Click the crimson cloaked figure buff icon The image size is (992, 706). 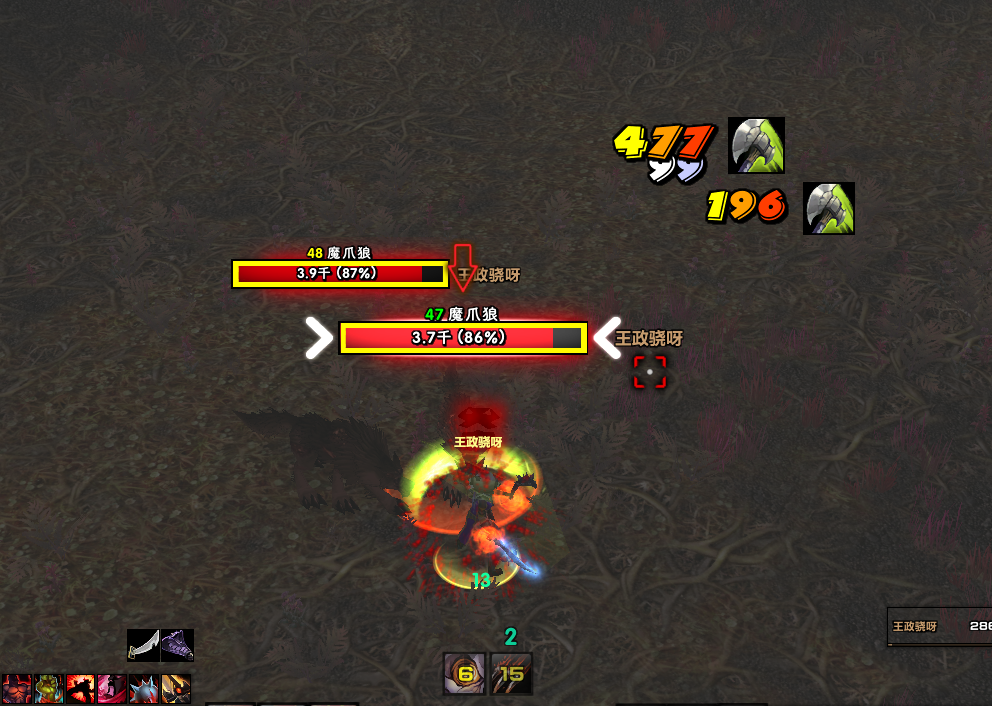click(x=112, y=688)
